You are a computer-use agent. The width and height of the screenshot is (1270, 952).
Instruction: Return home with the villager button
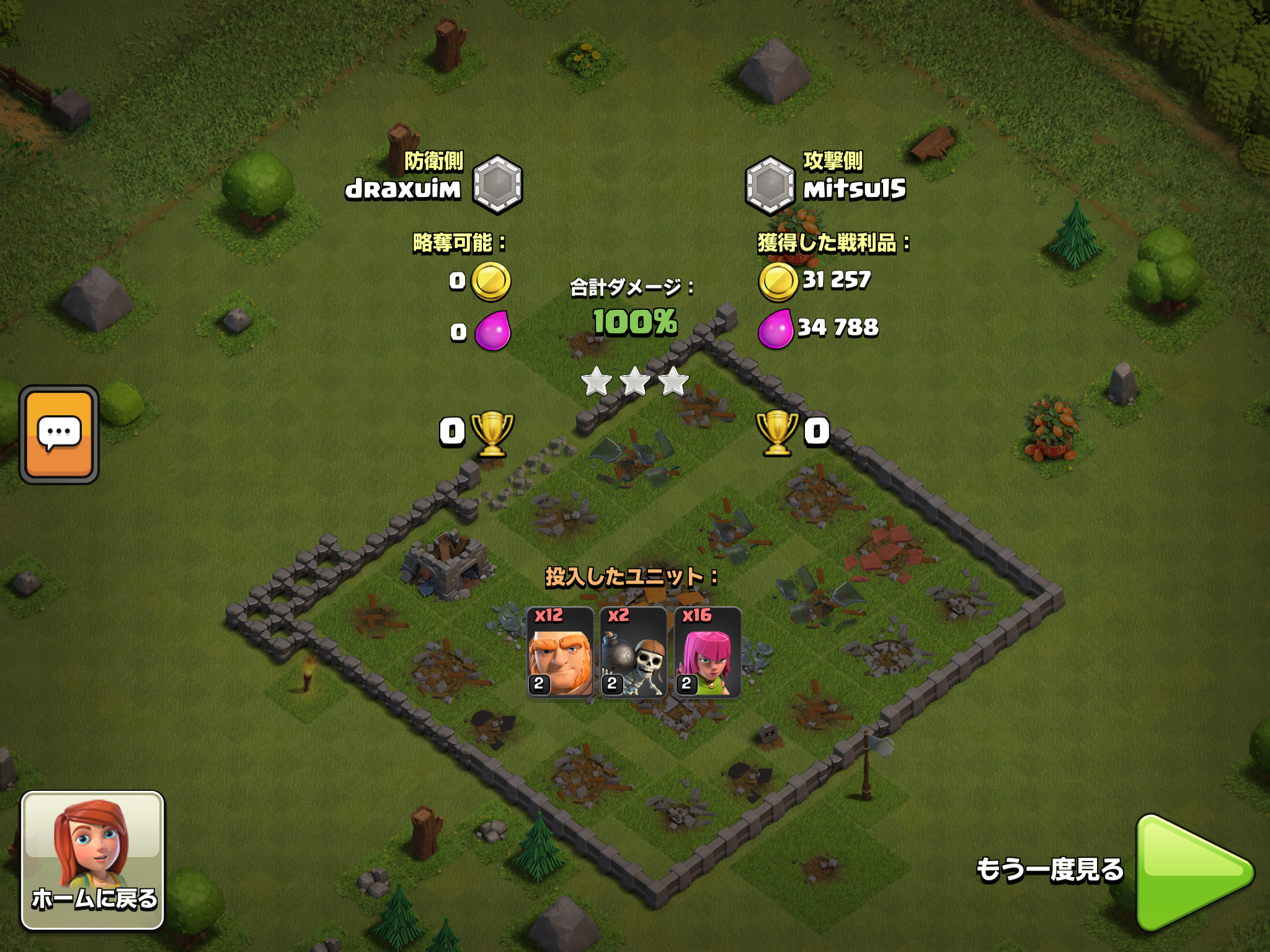point(93,860)
